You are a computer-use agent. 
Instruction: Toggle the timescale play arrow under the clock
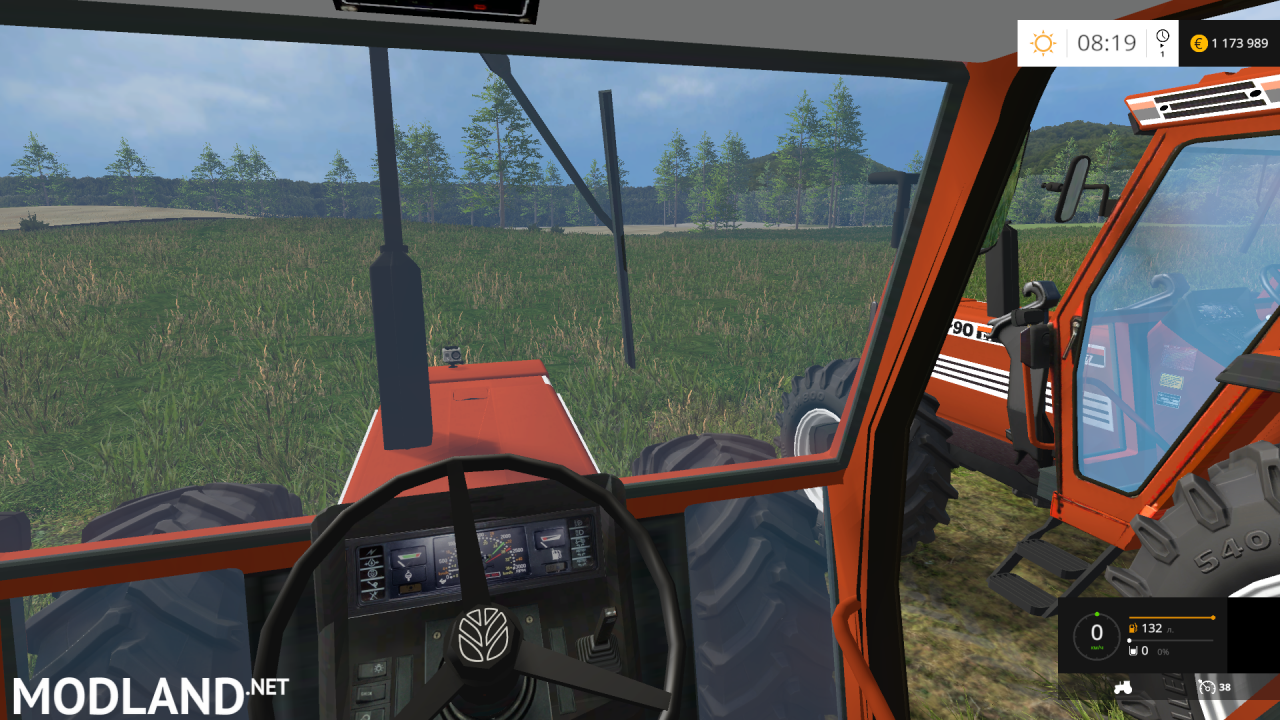pyautogui.click(x=1162, y=45)
